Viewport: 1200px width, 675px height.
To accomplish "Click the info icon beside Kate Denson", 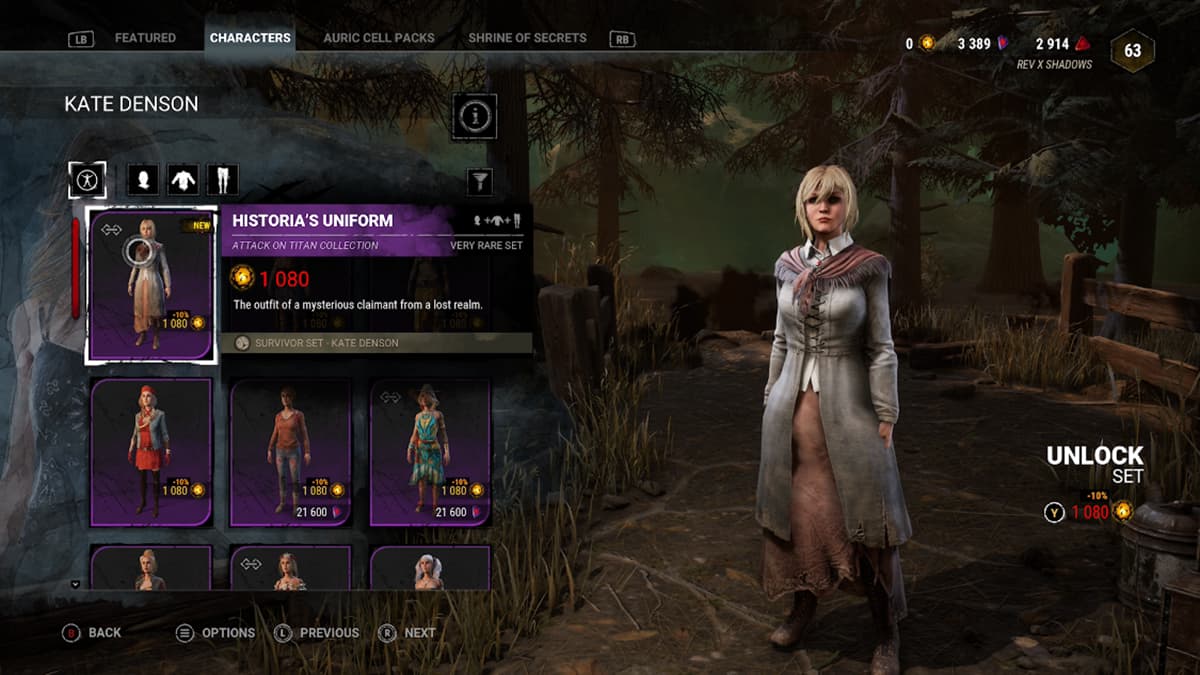I will (x=475, y=116).
